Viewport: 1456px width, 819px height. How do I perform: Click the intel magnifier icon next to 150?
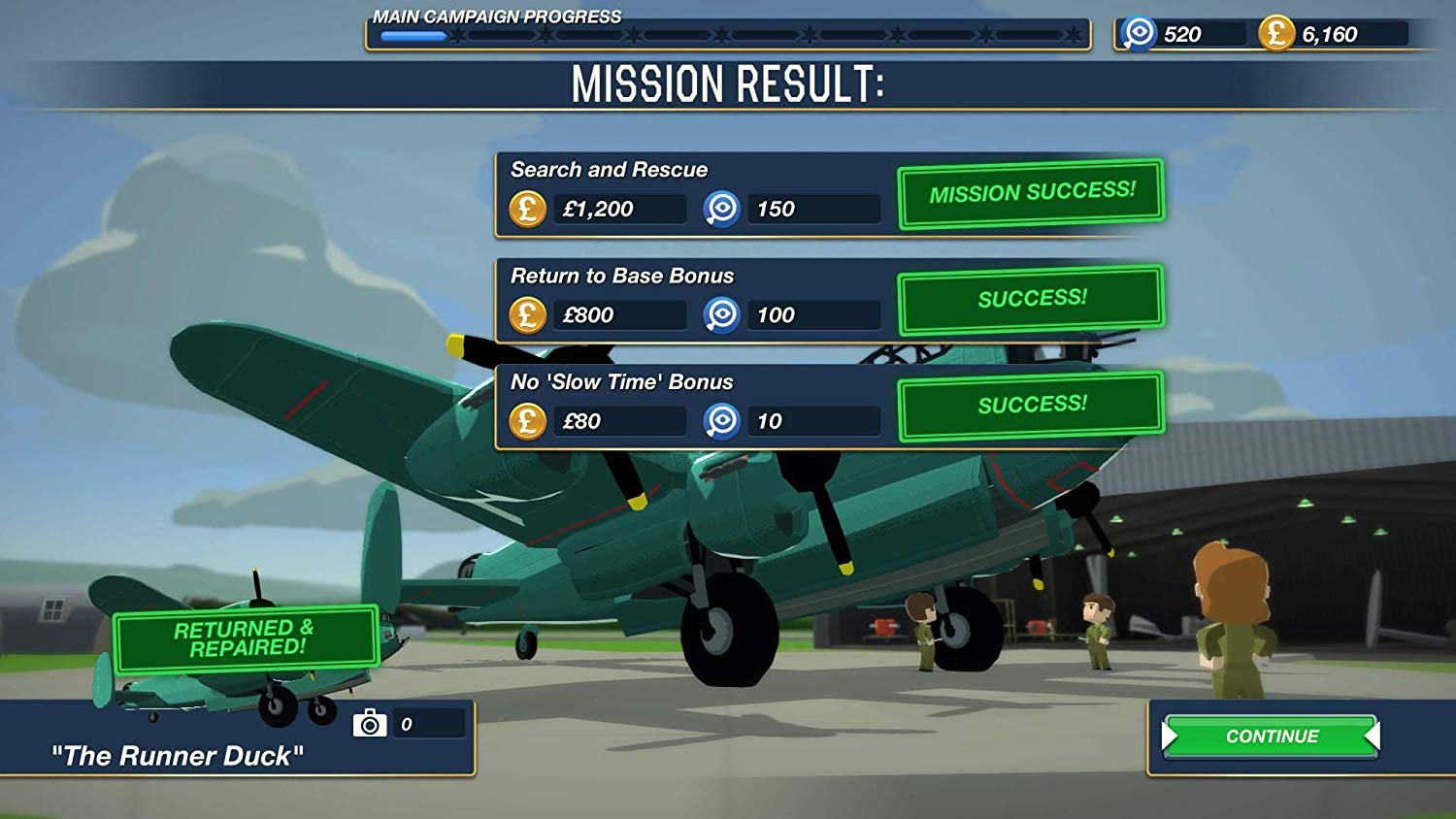coord(721,208)
